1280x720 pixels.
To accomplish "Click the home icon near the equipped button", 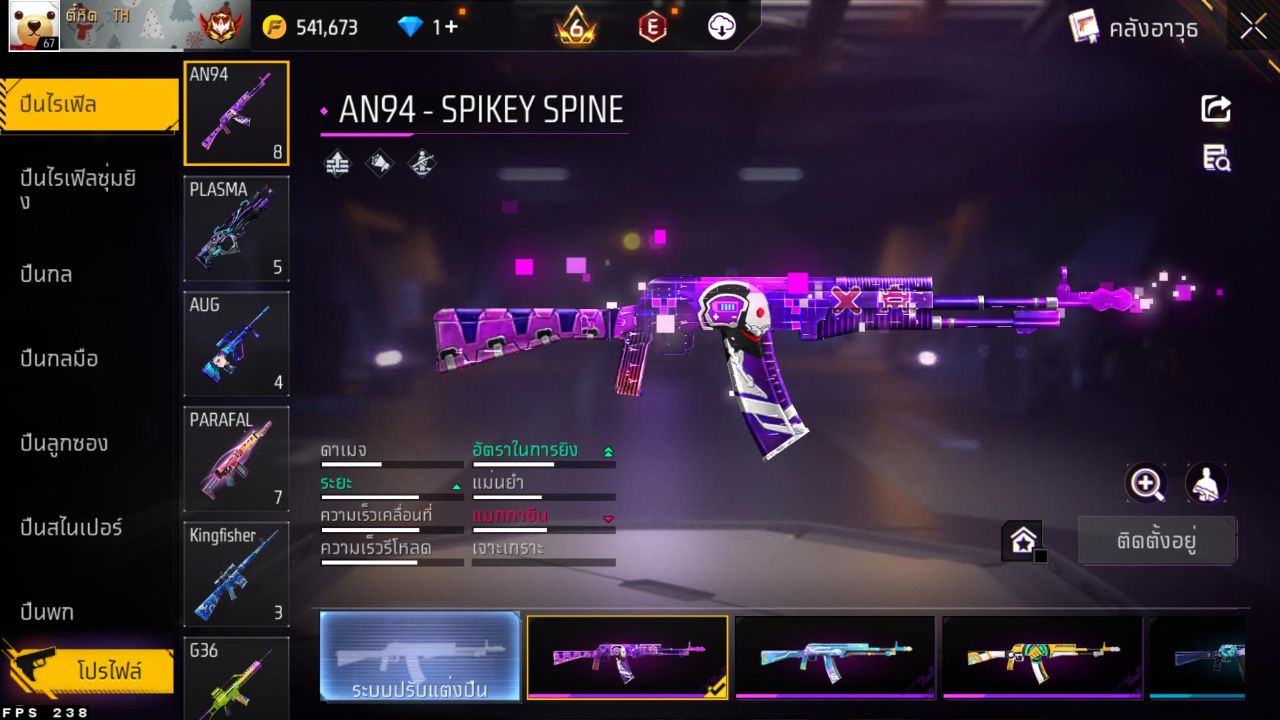I will click(1023, 538).
